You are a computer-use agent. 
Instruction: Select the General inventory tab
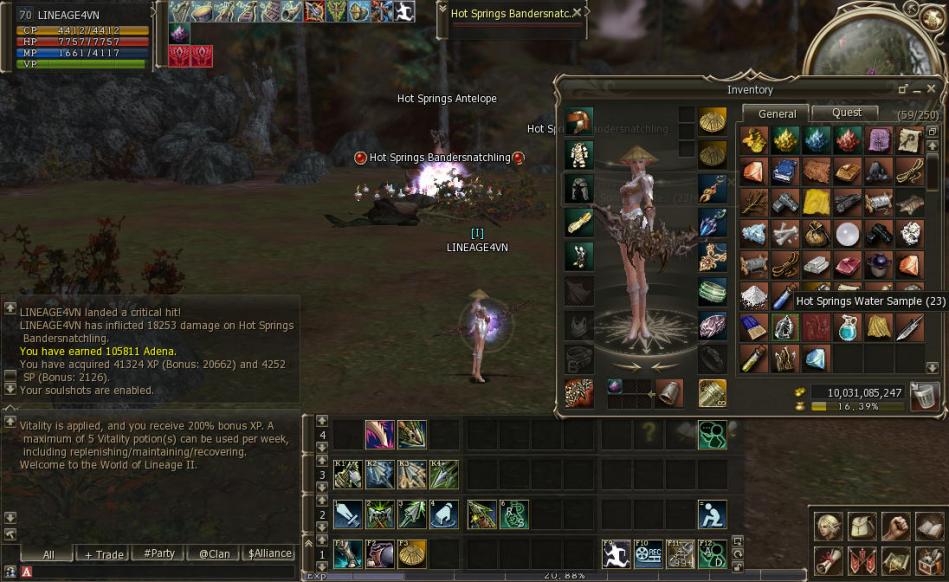777,114
